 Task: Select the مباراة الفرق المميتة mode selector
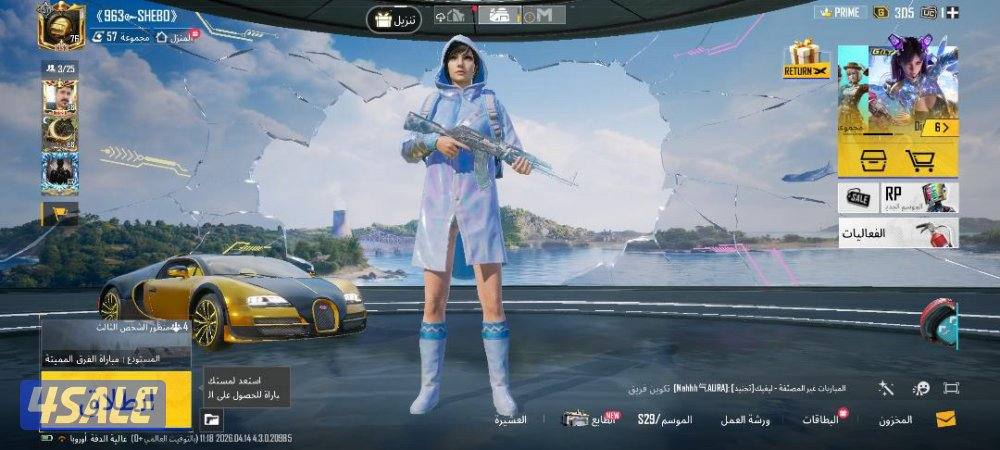pyautogui.click(x=115, y=358)
